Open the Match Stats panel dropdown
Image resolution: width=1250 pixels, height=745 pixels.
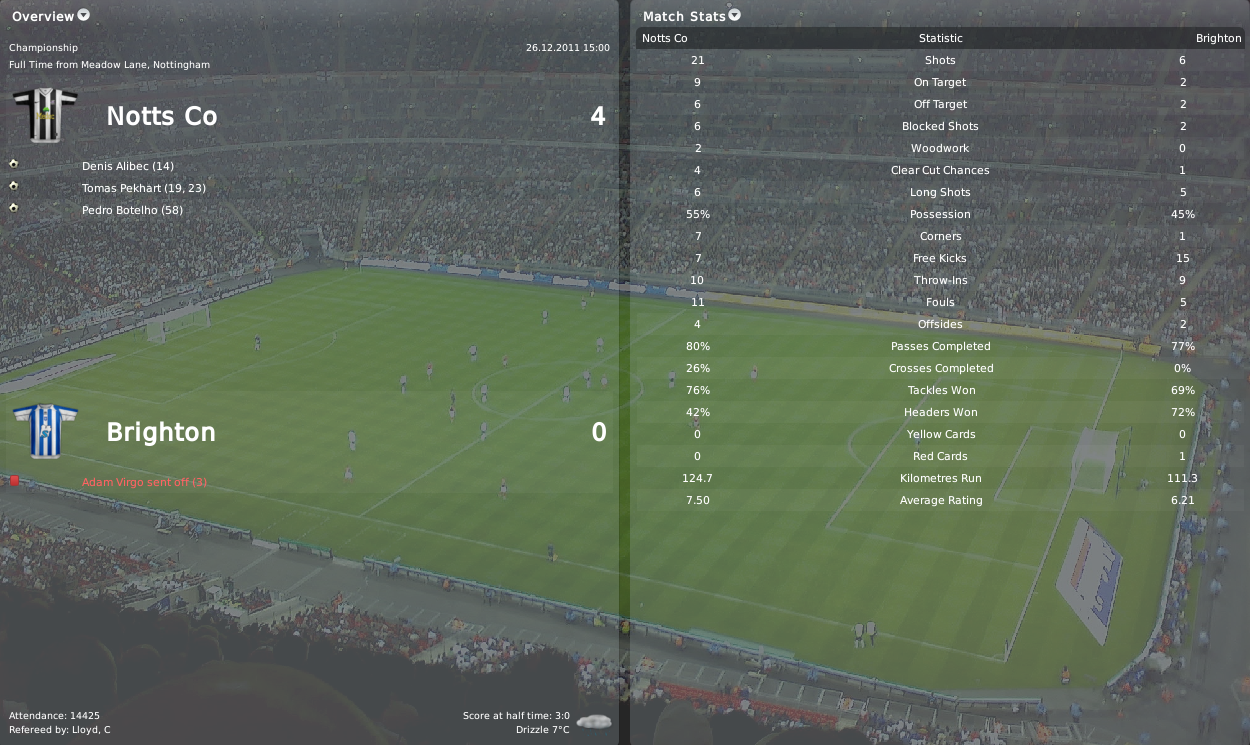[x=735, y=15]
